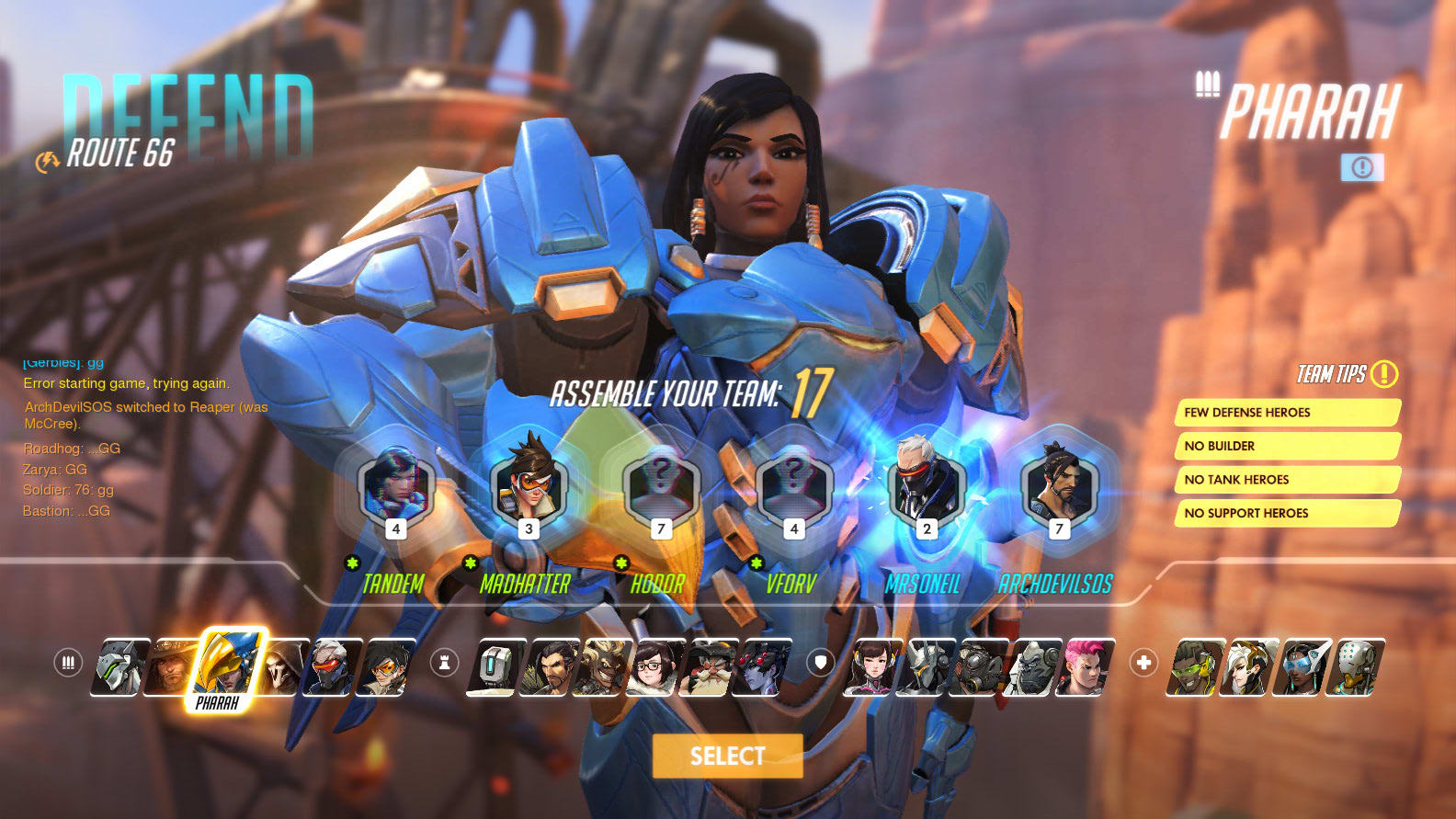Choose Reinhardt's helmeted portrait

point(926,666)
